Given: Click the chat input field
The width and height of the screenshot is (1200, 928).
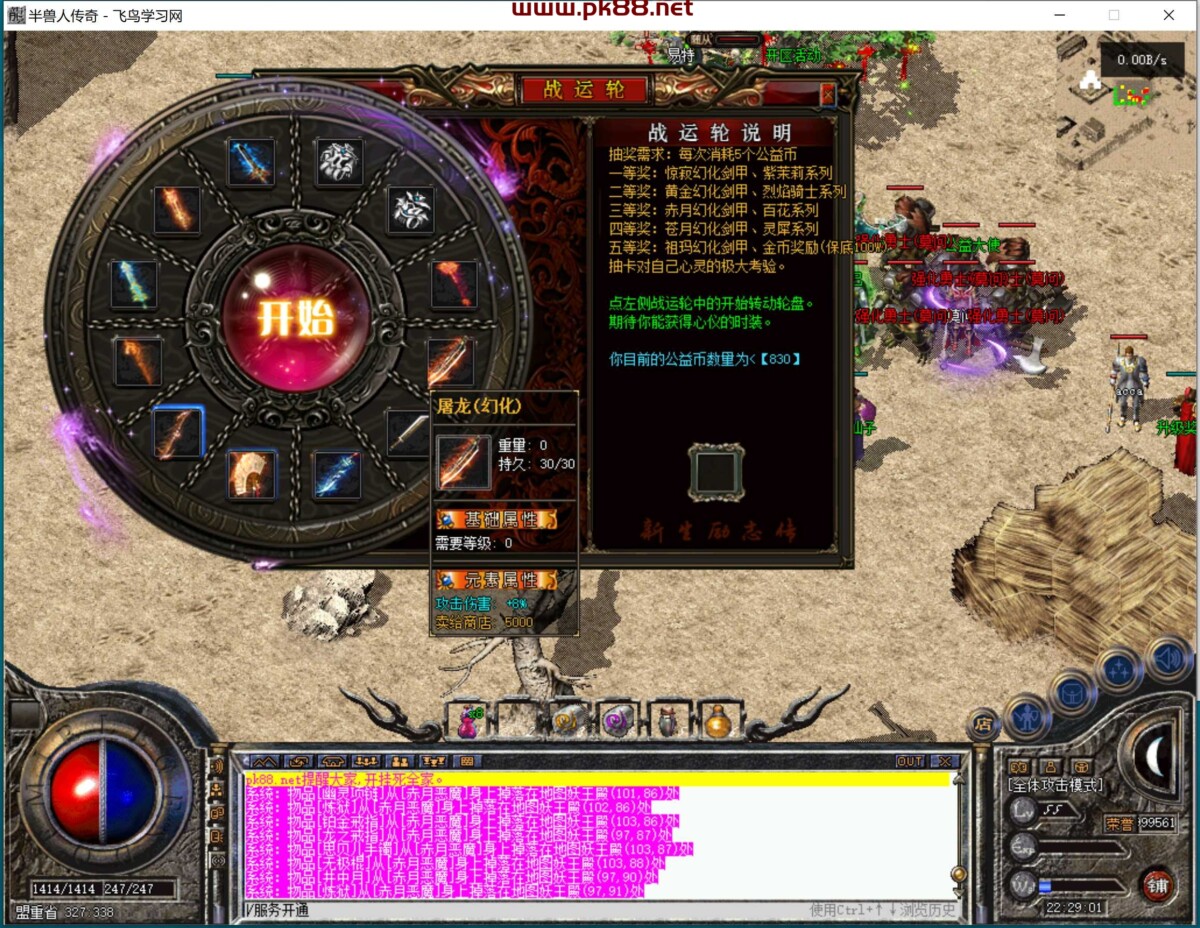Looking at the screenshot, I should [x=520, y=910].
